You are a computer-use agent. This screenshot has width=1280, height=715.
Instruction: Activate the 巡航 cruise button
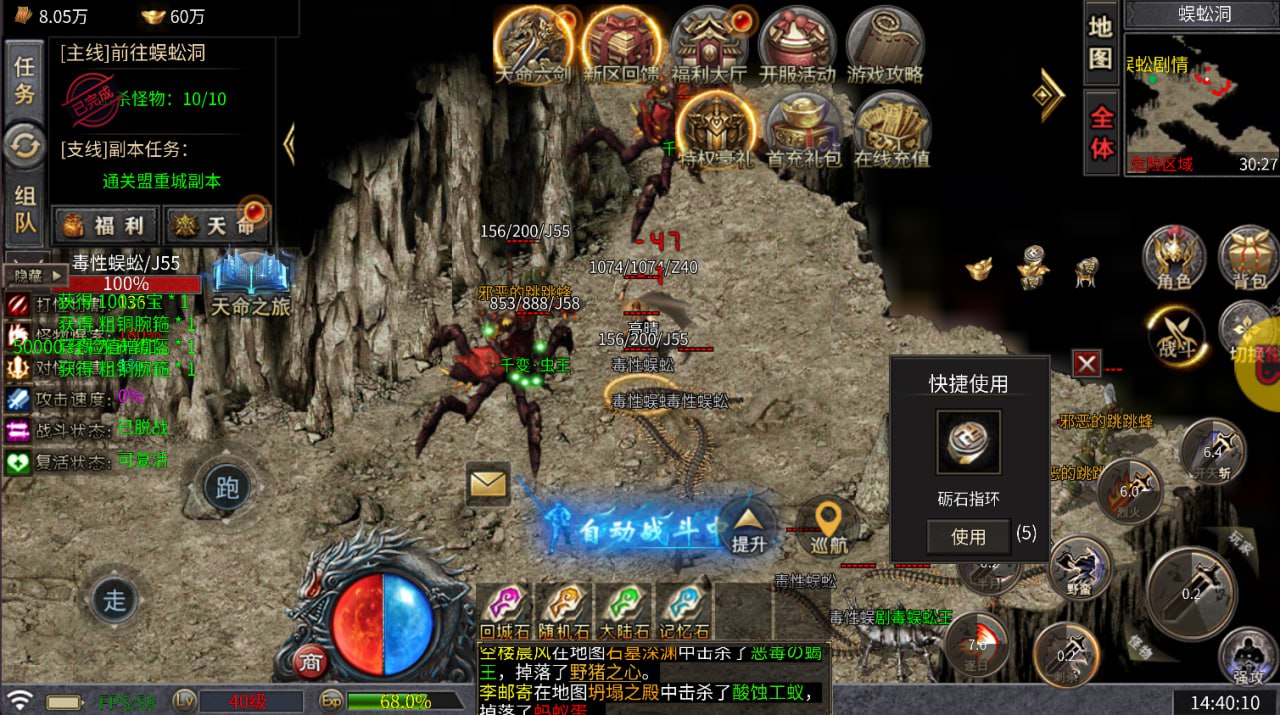pos(828,525)
